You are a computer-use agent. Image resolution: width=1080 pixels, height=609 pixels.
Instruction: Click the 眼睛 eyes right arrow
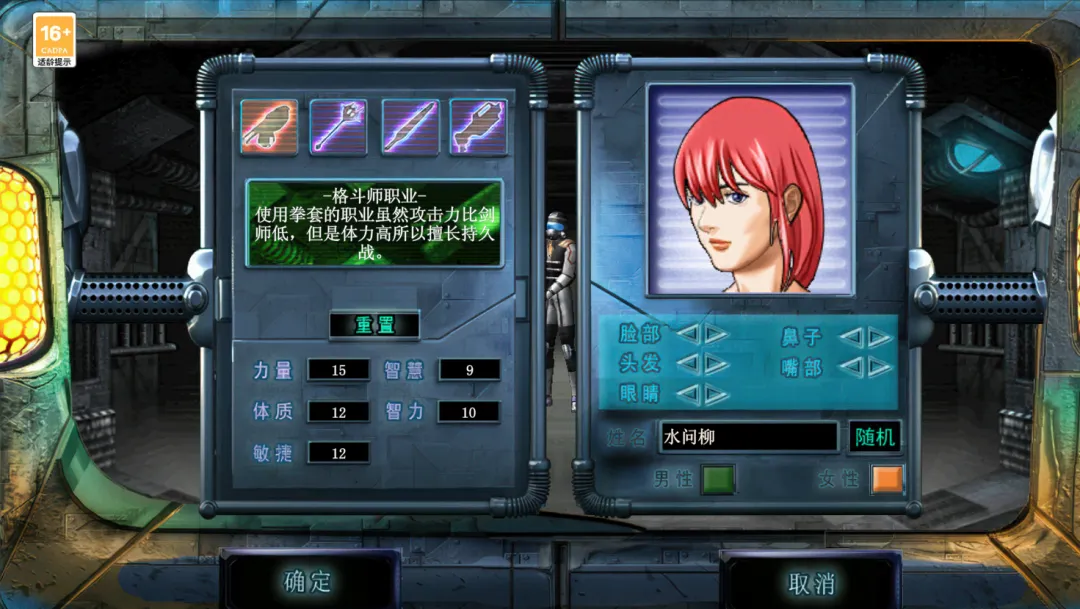(x=716, y=393)
